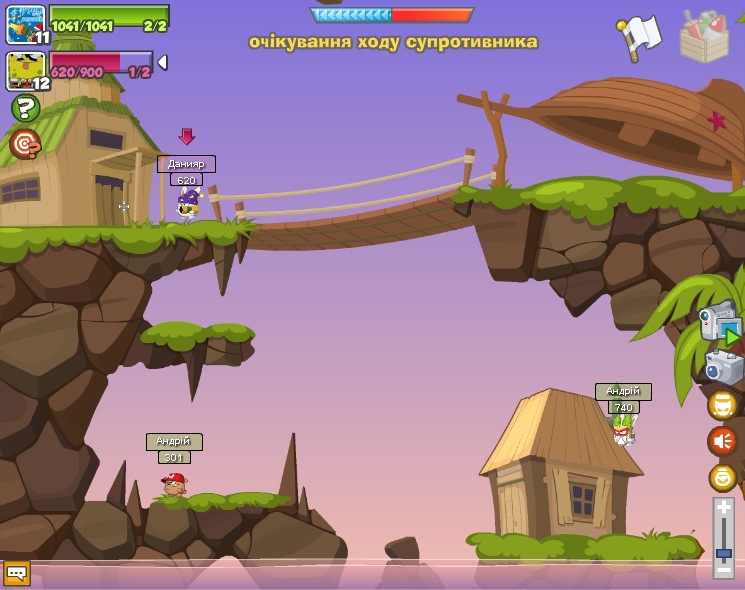This screenshot has width=745, height=590.
Task: Zoom out with the minus button
Action: click(x=723, y=570)
